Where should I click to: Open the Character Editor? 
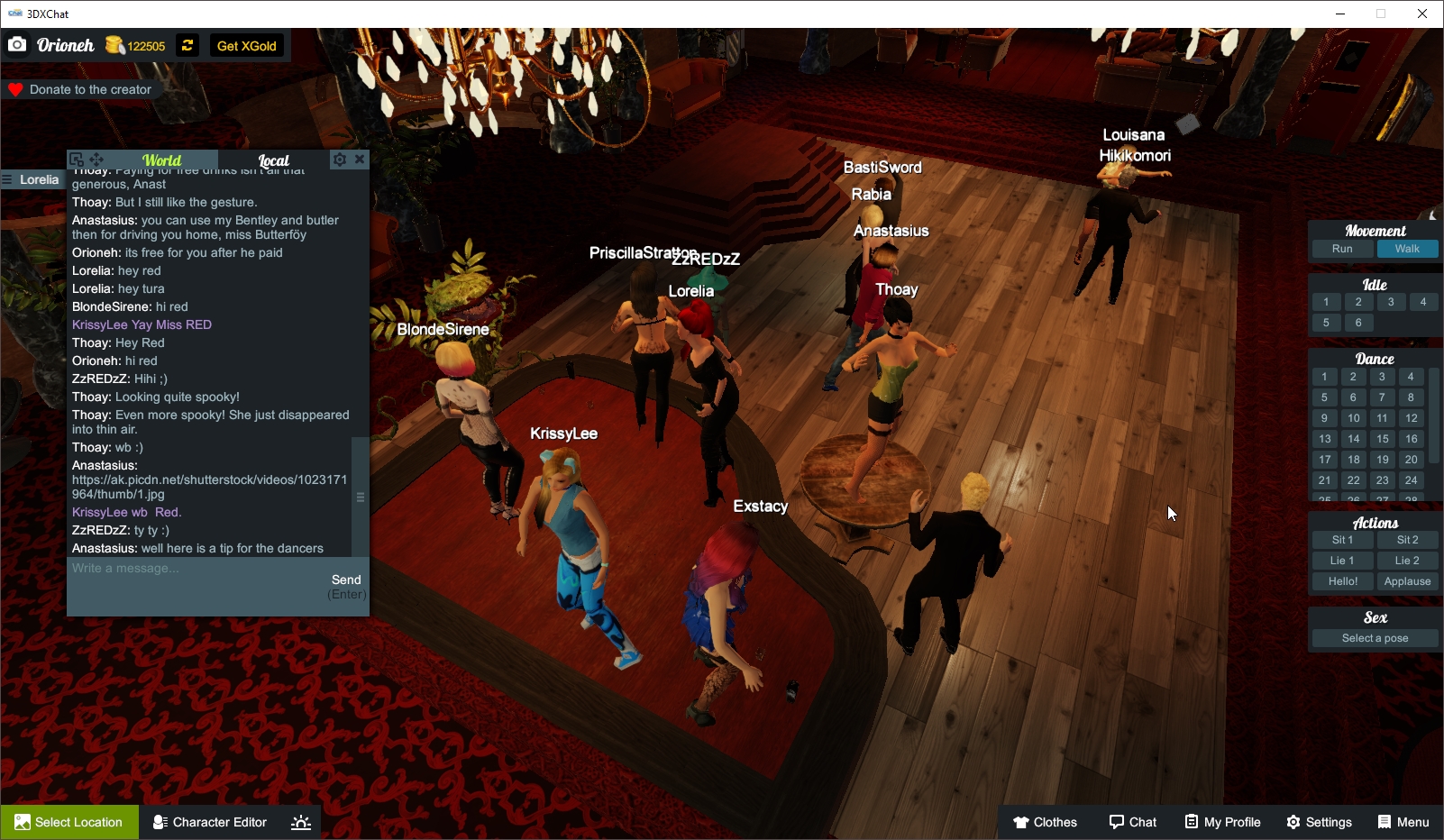pyautogui.click(x=209, y=822)
